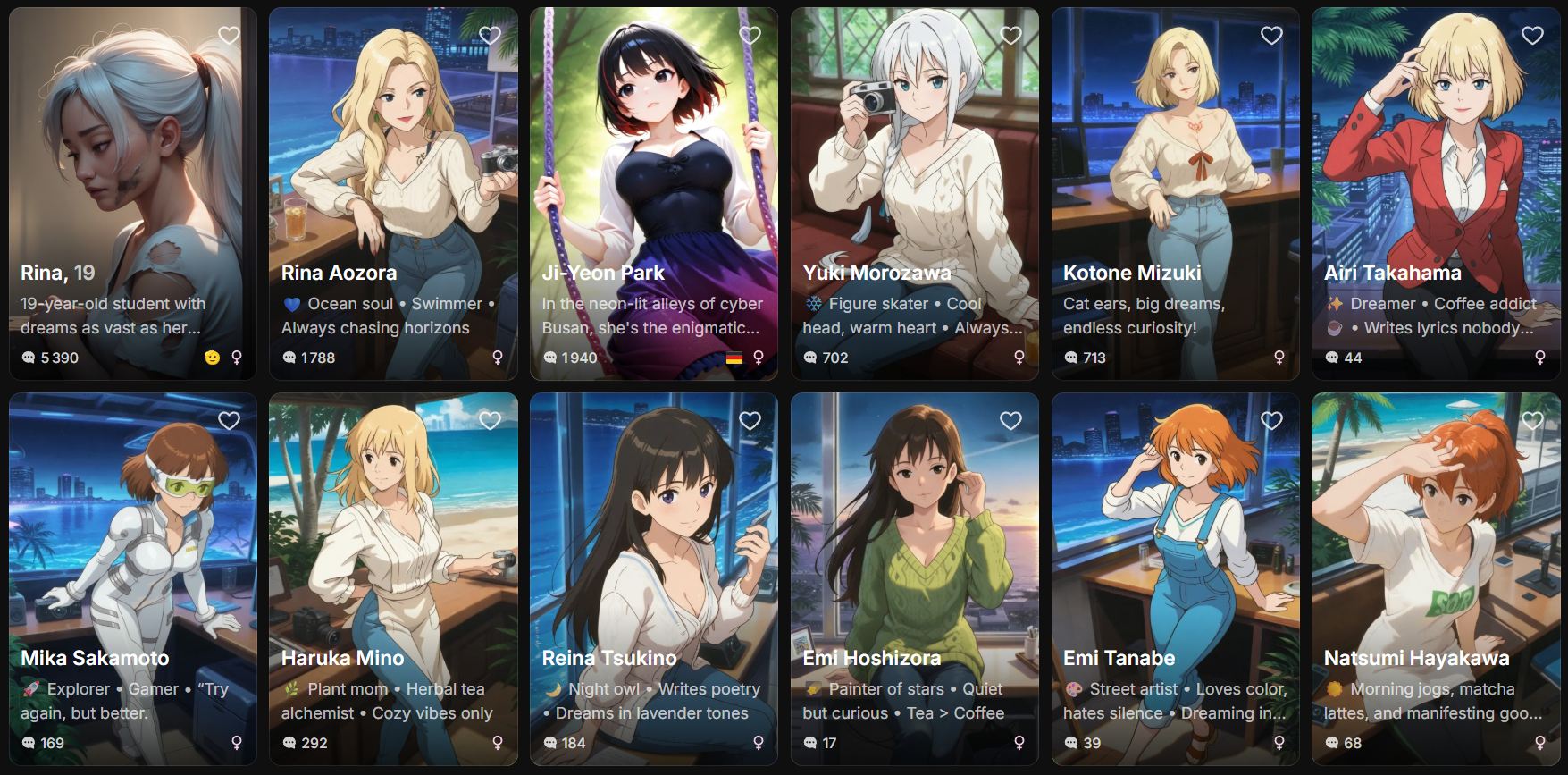1568x775 pixels.
Task: Toggle the heart on Yuki Morozawa's card
Action: [x=1010, y=36]
